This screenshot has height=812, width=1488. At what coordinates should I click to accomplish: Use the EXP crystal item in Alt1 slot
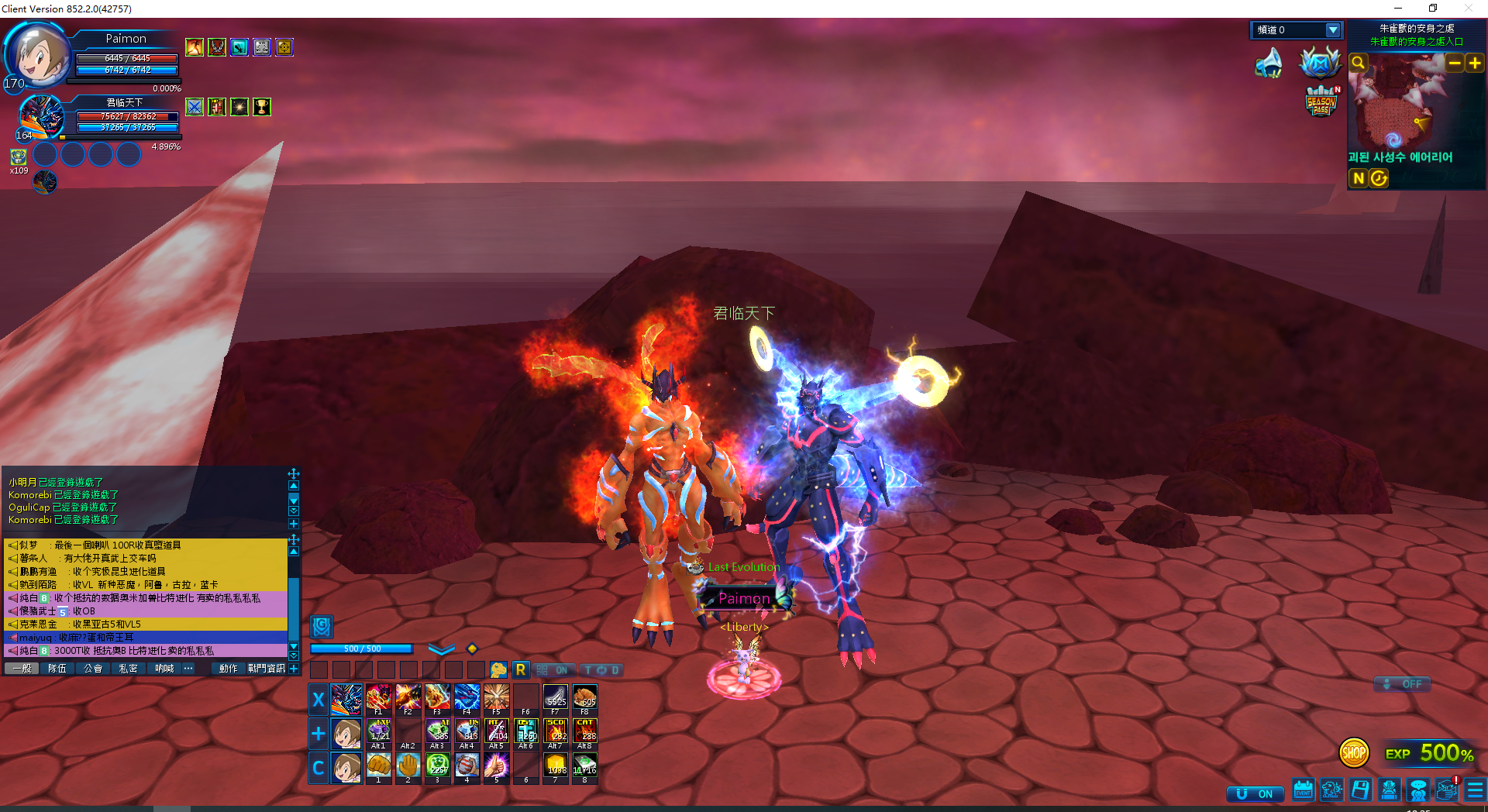379,732
